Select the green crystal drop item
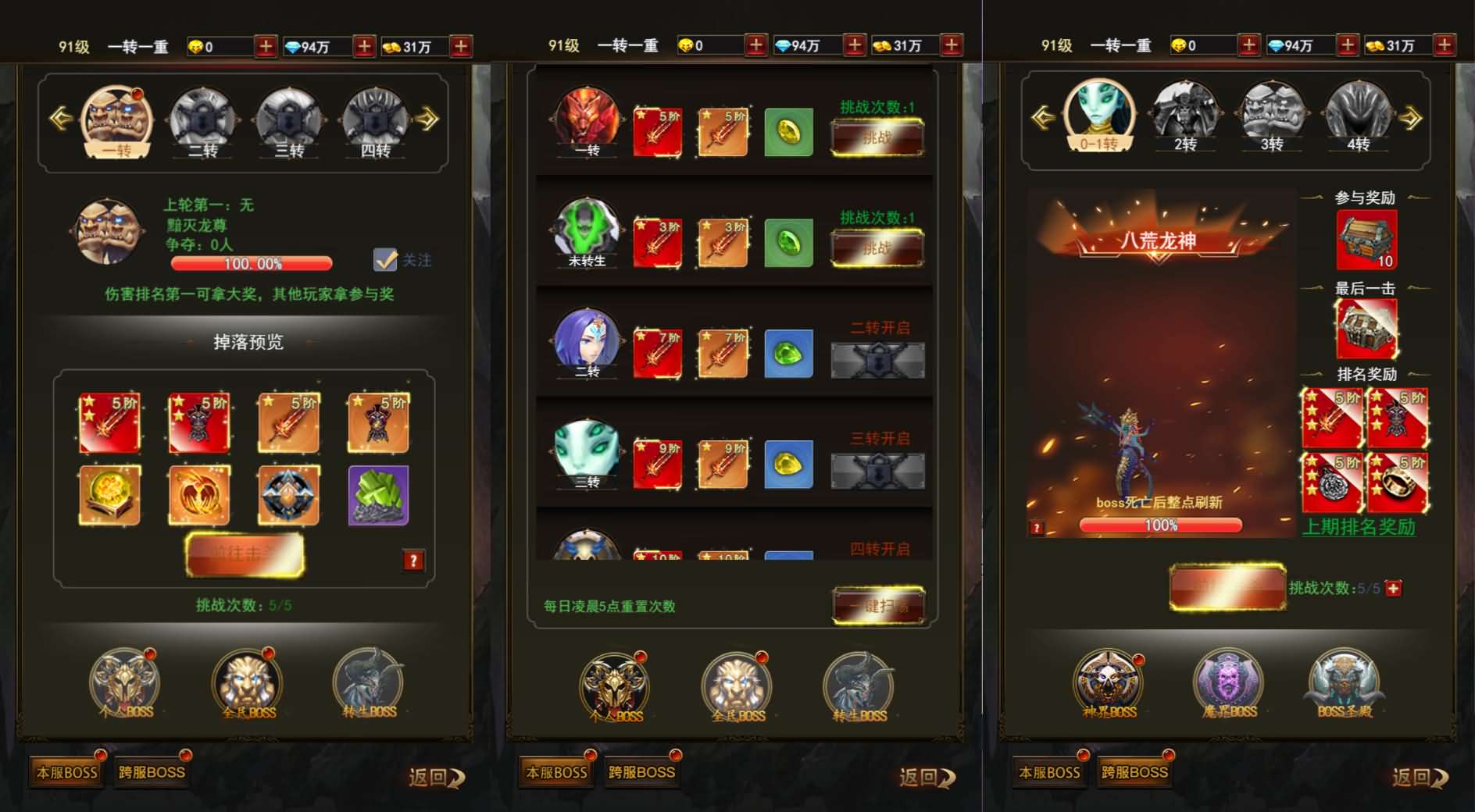 pos(378,495)
